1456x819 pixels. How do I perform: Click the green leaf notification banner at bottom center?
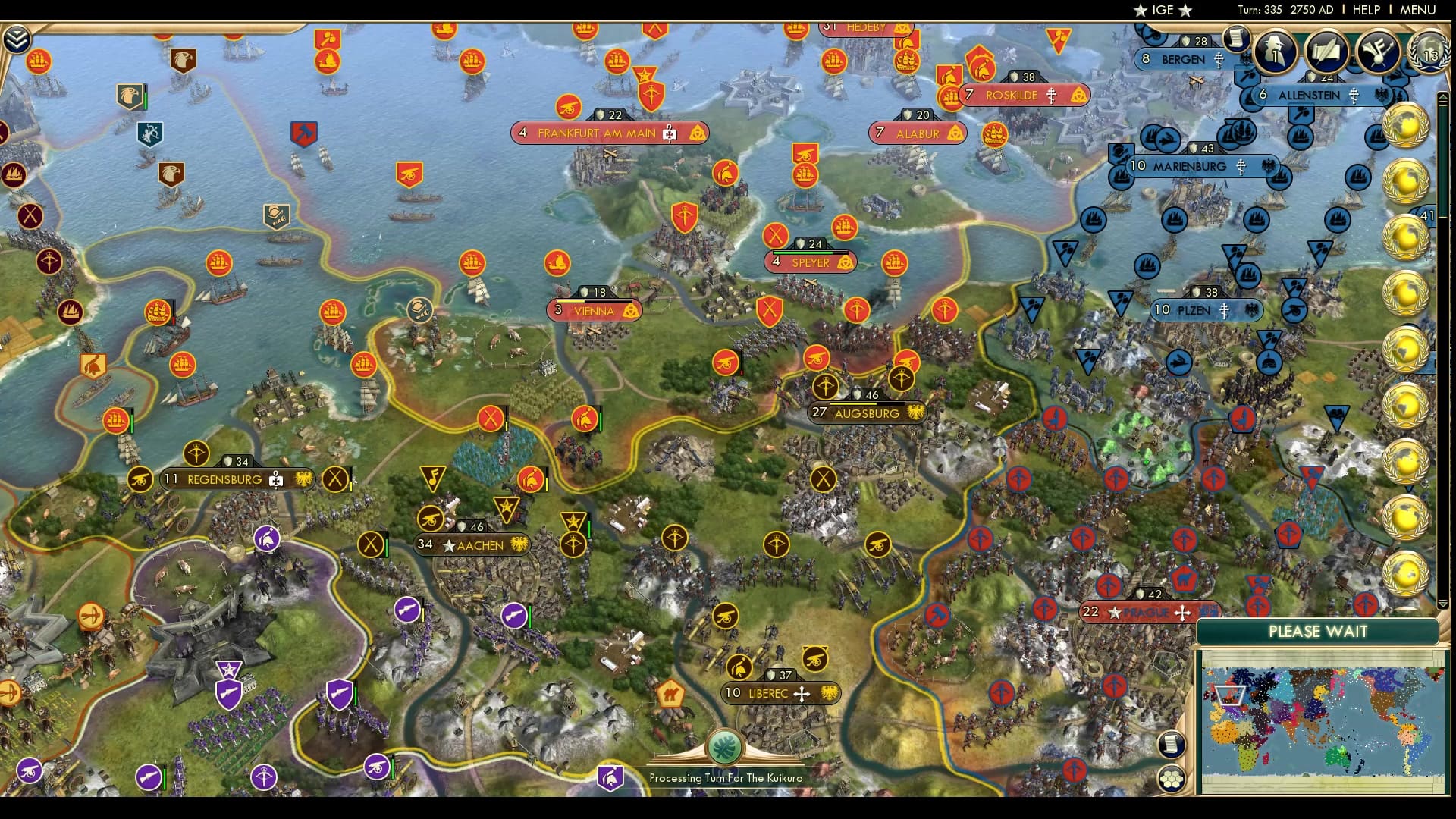(x=724, y=745)
